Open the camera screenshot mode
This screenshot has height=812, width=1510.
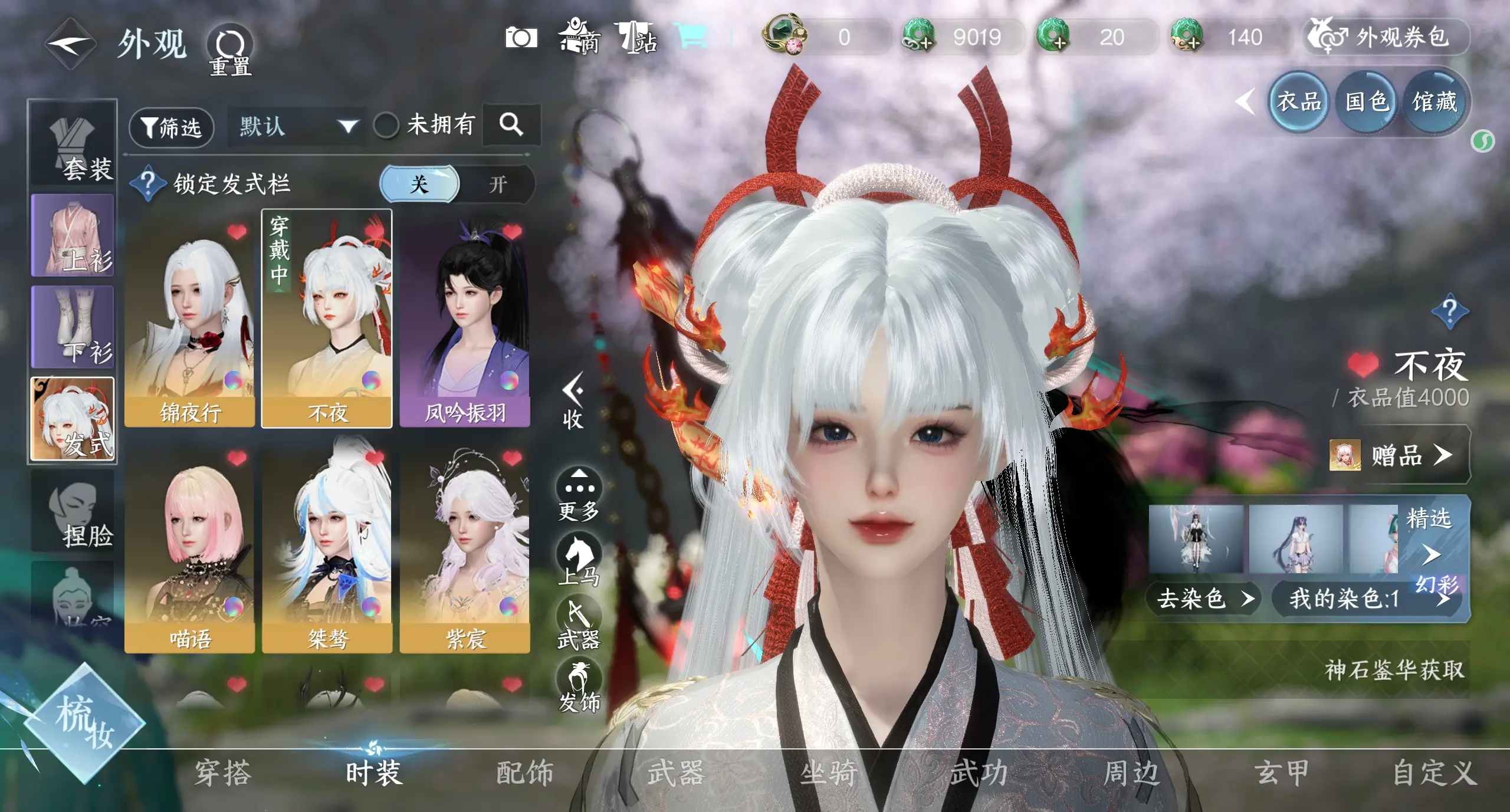point(521,38)
